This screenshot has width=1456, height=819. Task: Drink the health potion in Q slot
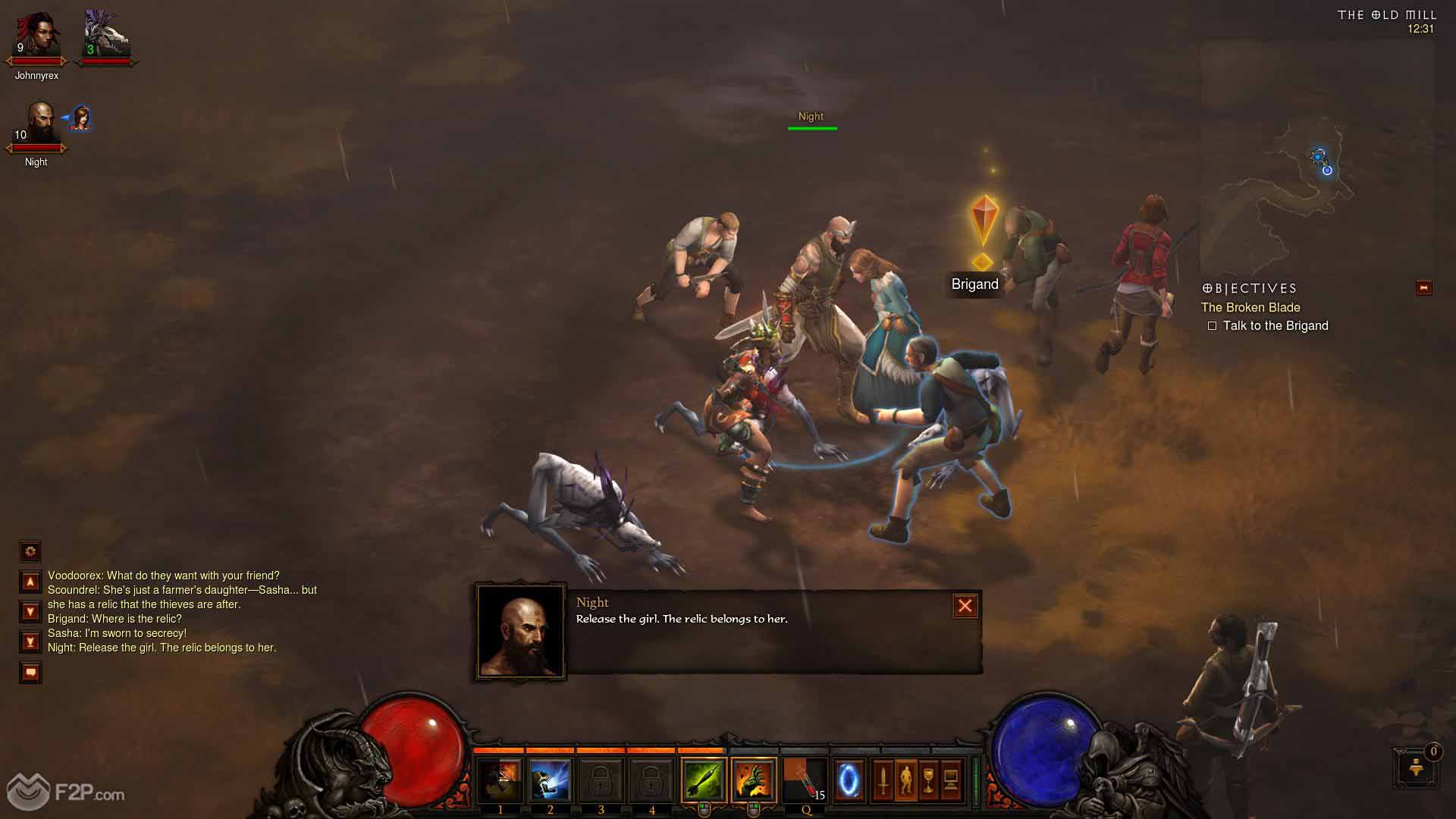pyautogui.click(x=805, y=780)
